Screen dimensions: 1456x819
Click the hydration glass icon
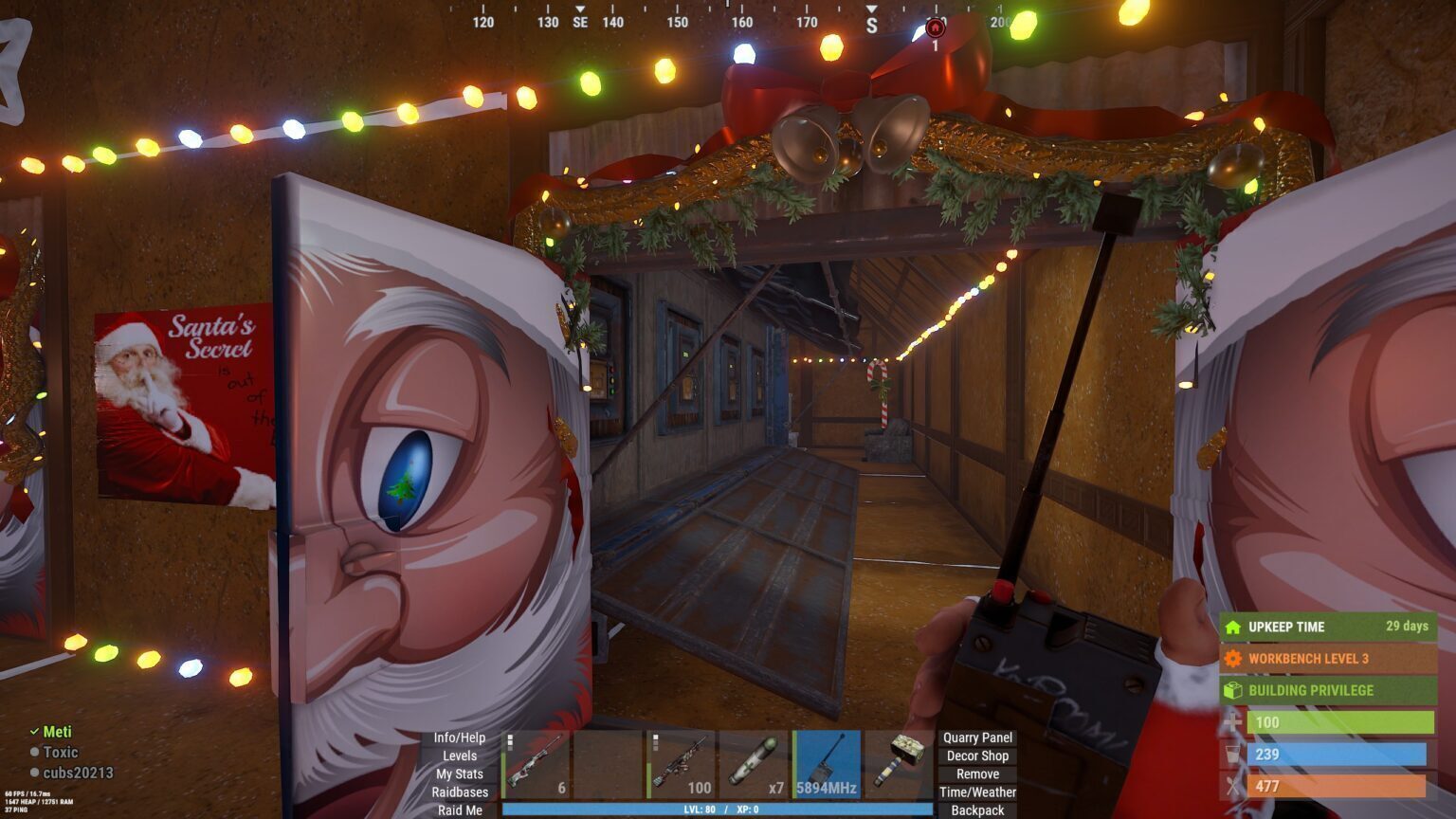tap(1232, 755)
